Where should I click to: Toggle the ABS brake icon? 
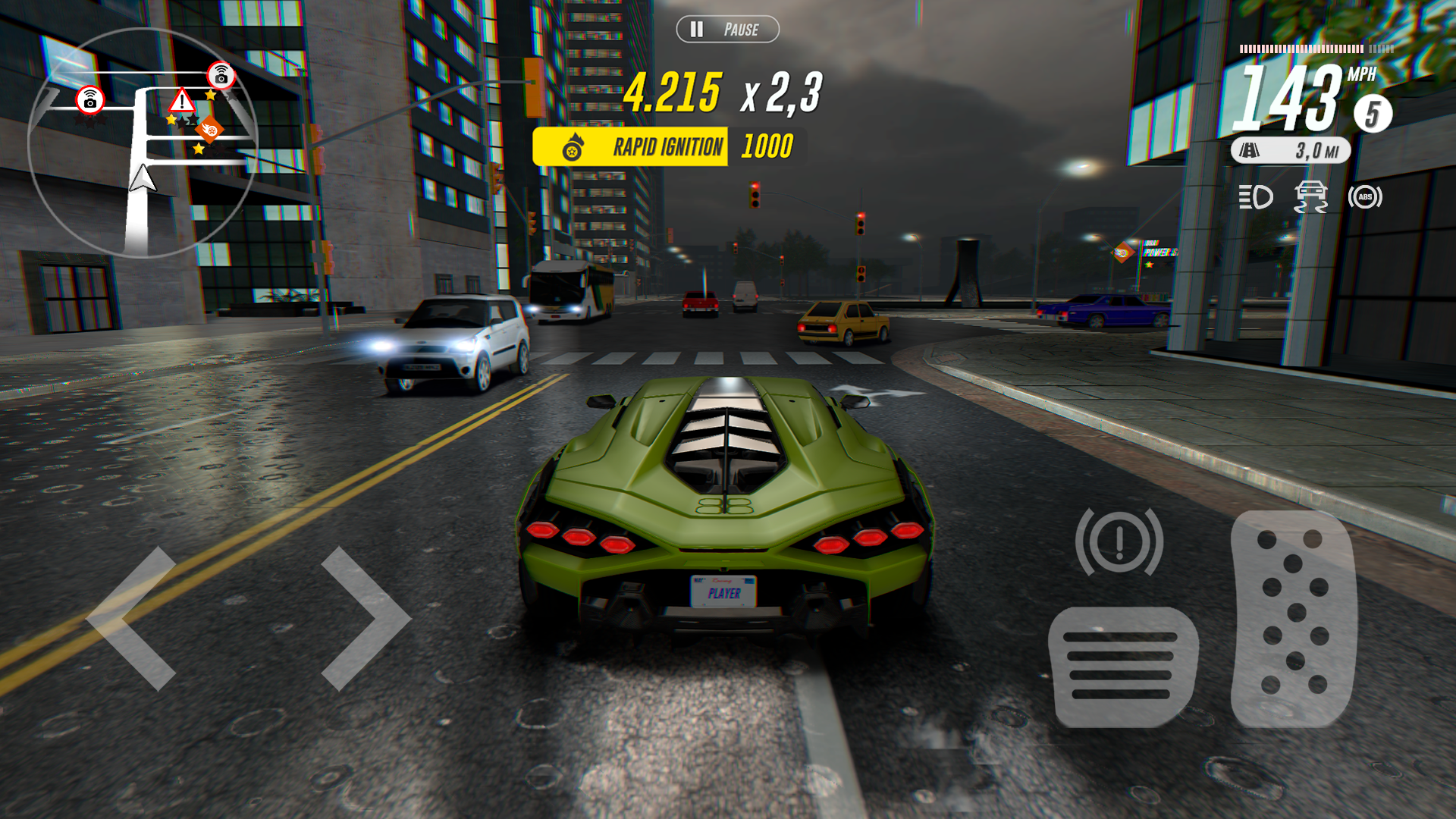coord(1365,196)
